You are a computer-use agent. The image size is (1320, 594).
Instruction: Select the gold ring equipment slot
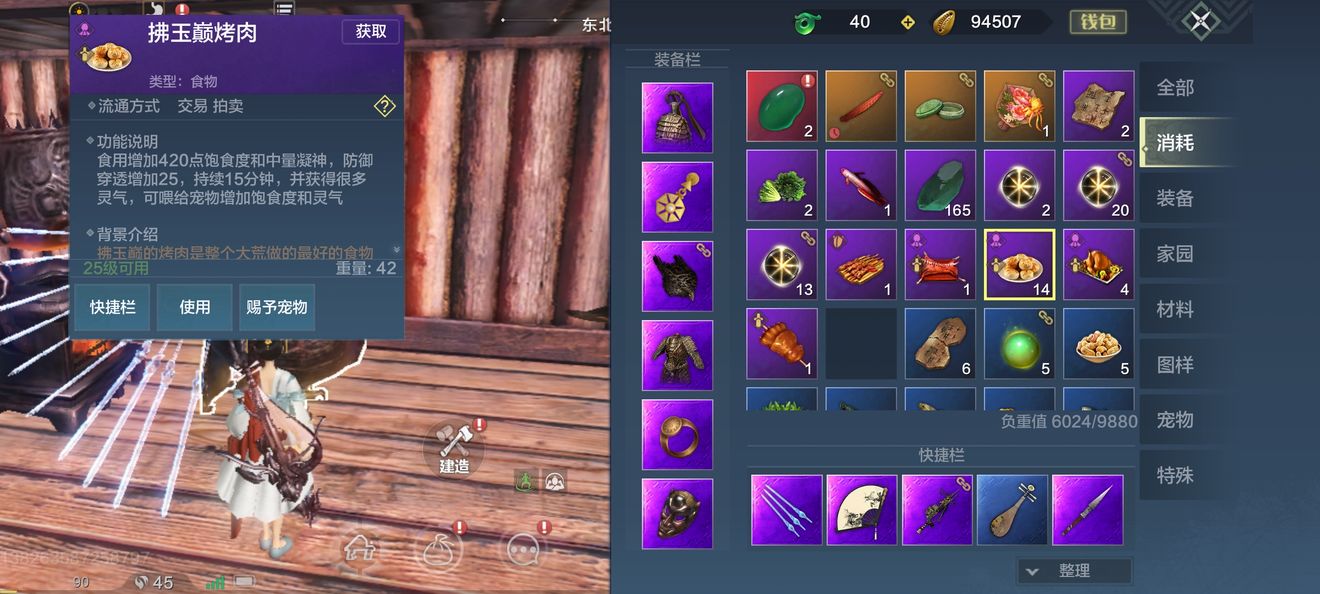pos(677,434)
